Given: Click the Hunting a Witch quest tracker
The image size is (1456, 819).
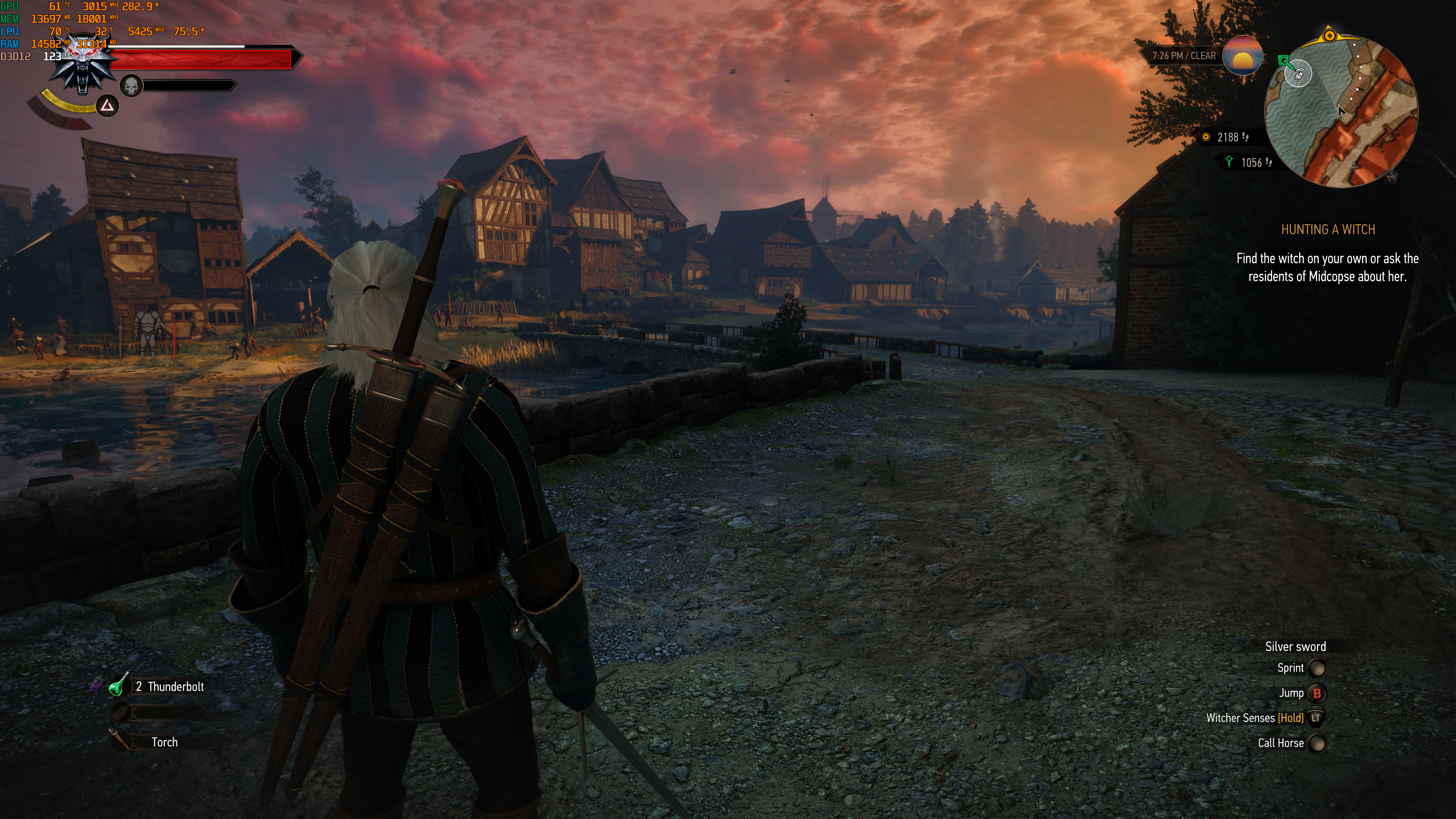Looking at the screenshot, I should point(1327,229).
